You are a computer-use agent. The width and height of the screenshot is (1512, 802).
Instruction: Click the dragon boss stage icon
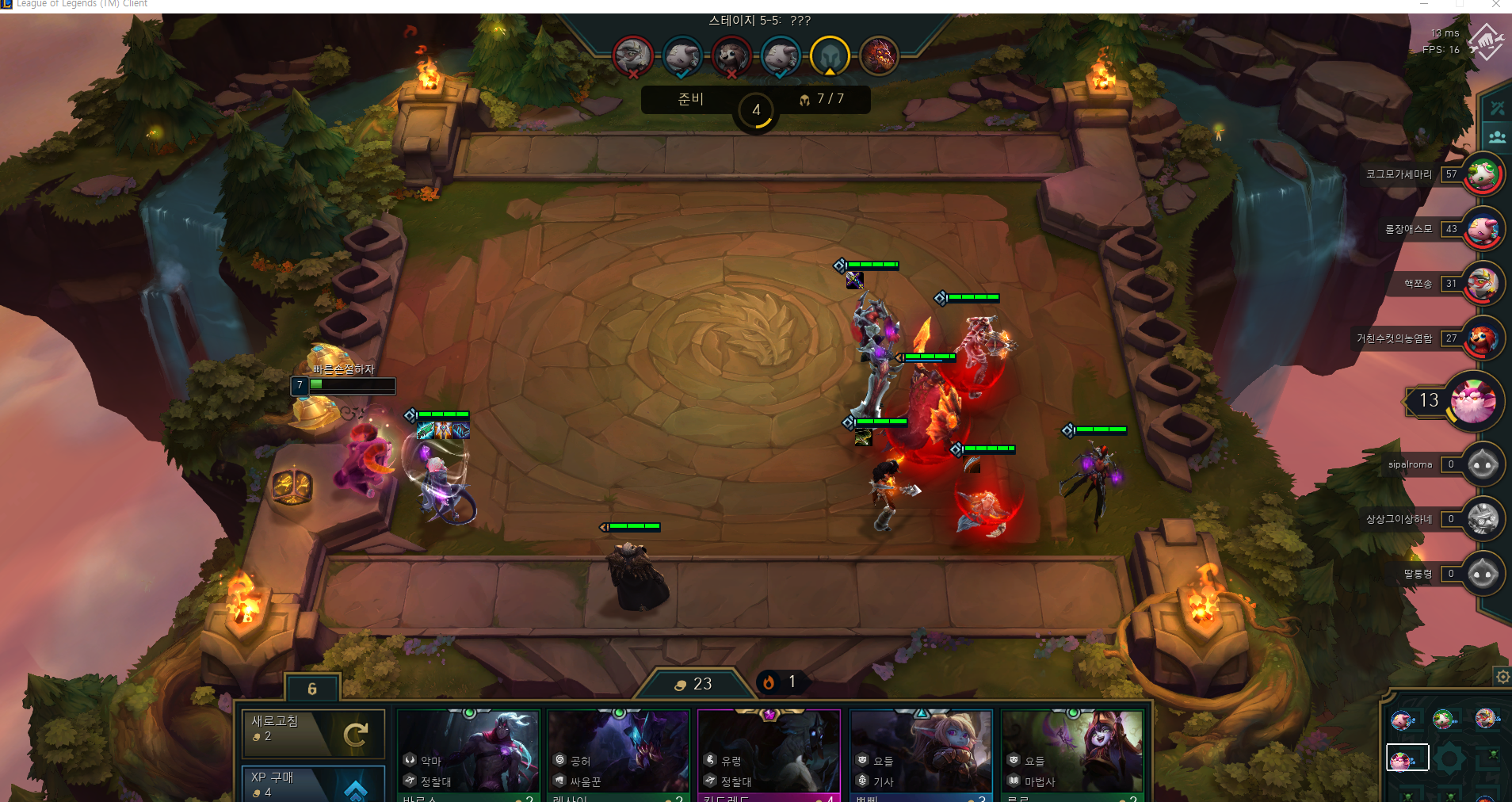[879, 56]
